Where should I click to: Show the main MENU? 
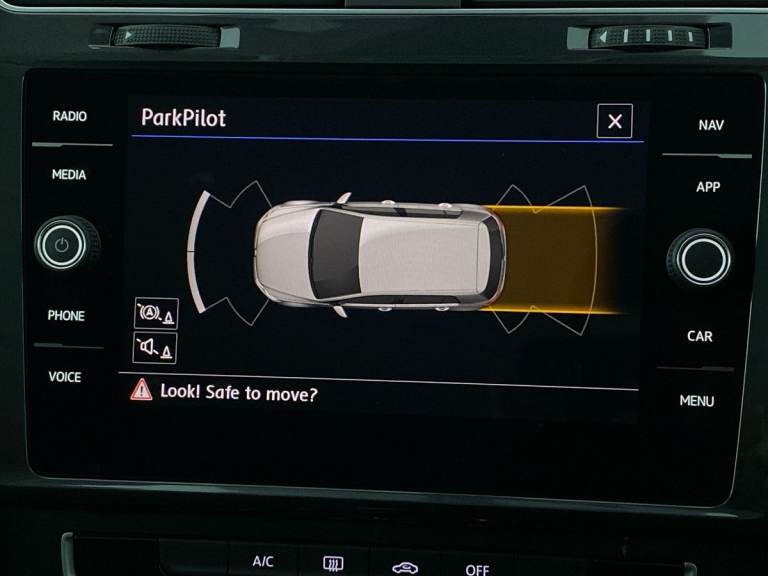697,401
